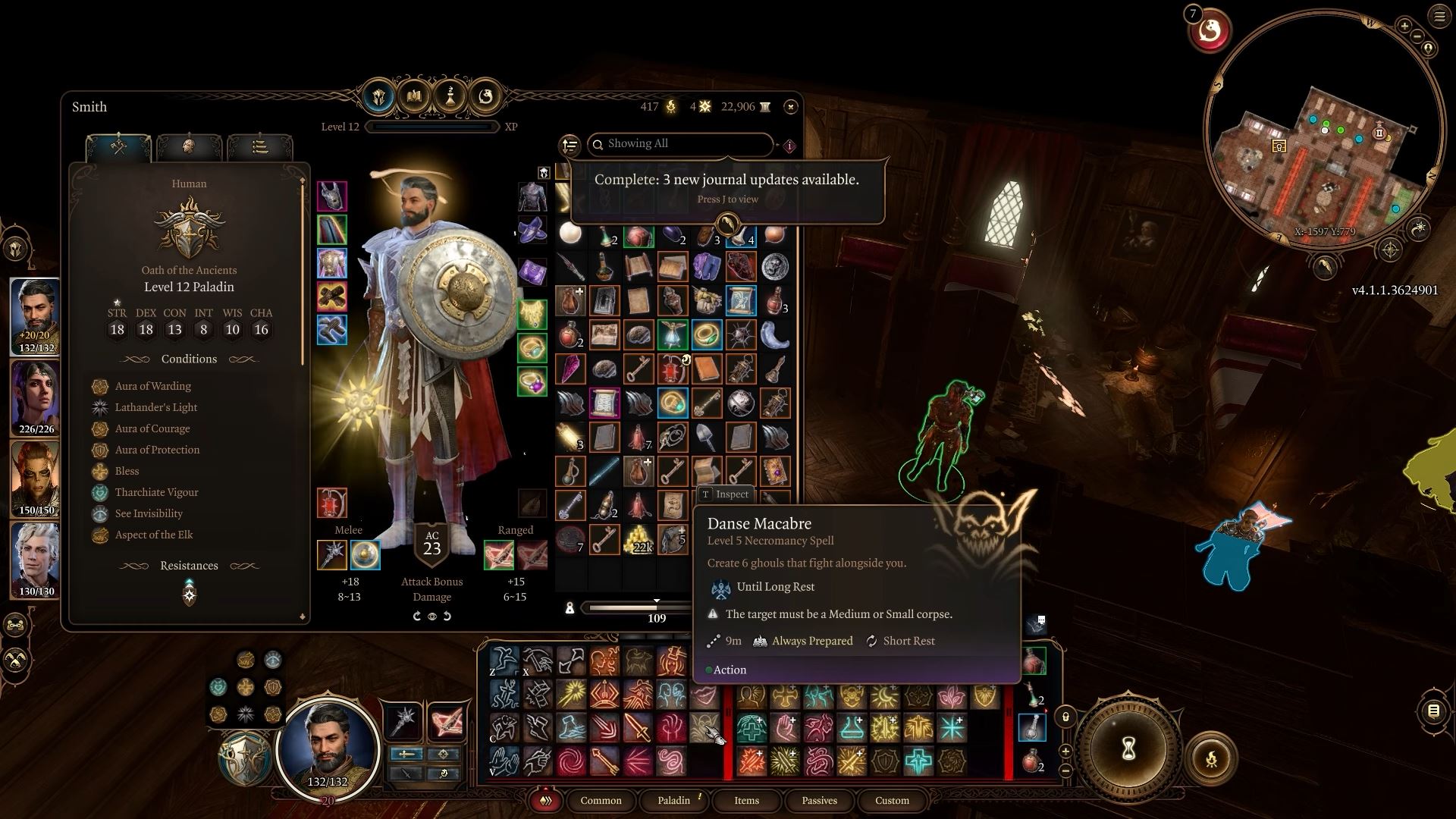Click the equipped helmet slot

(x=332, y=196)
